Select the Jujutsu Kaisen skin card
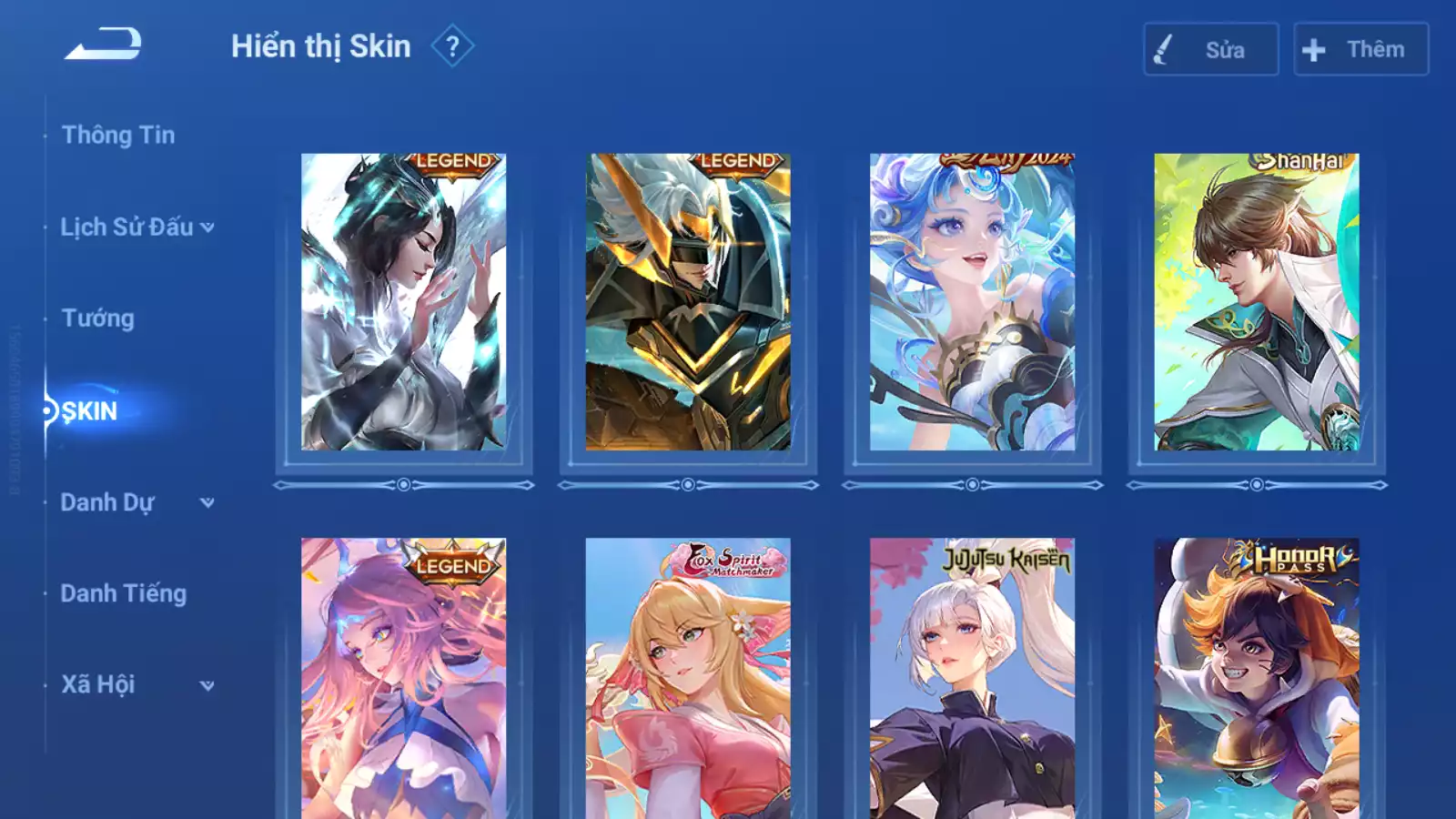This screenshot has width=1456, height=819. 972,678
